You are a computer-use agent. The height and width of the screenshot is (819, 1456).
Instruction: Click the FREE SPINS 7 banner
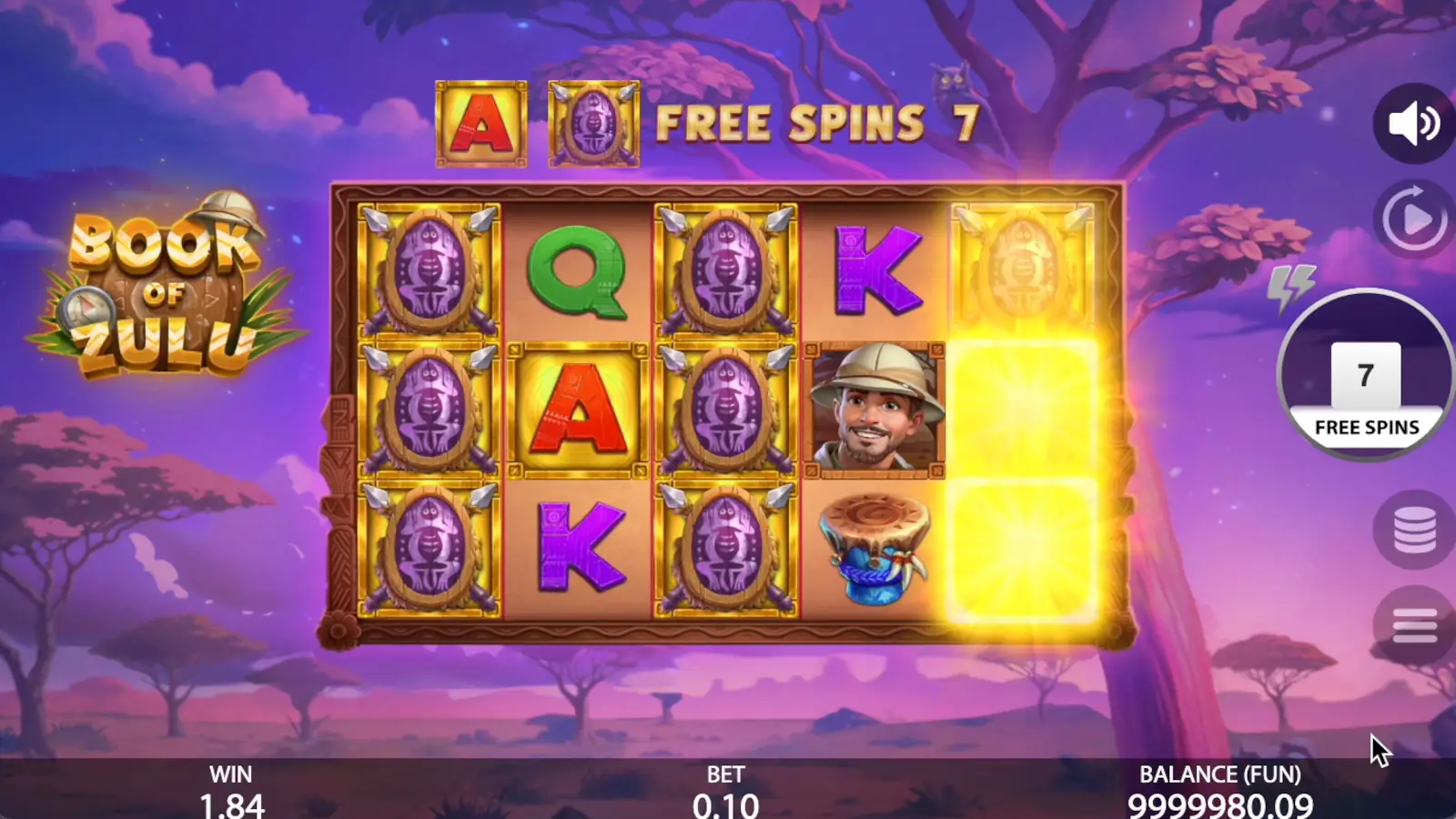click(x=814, y=121)
